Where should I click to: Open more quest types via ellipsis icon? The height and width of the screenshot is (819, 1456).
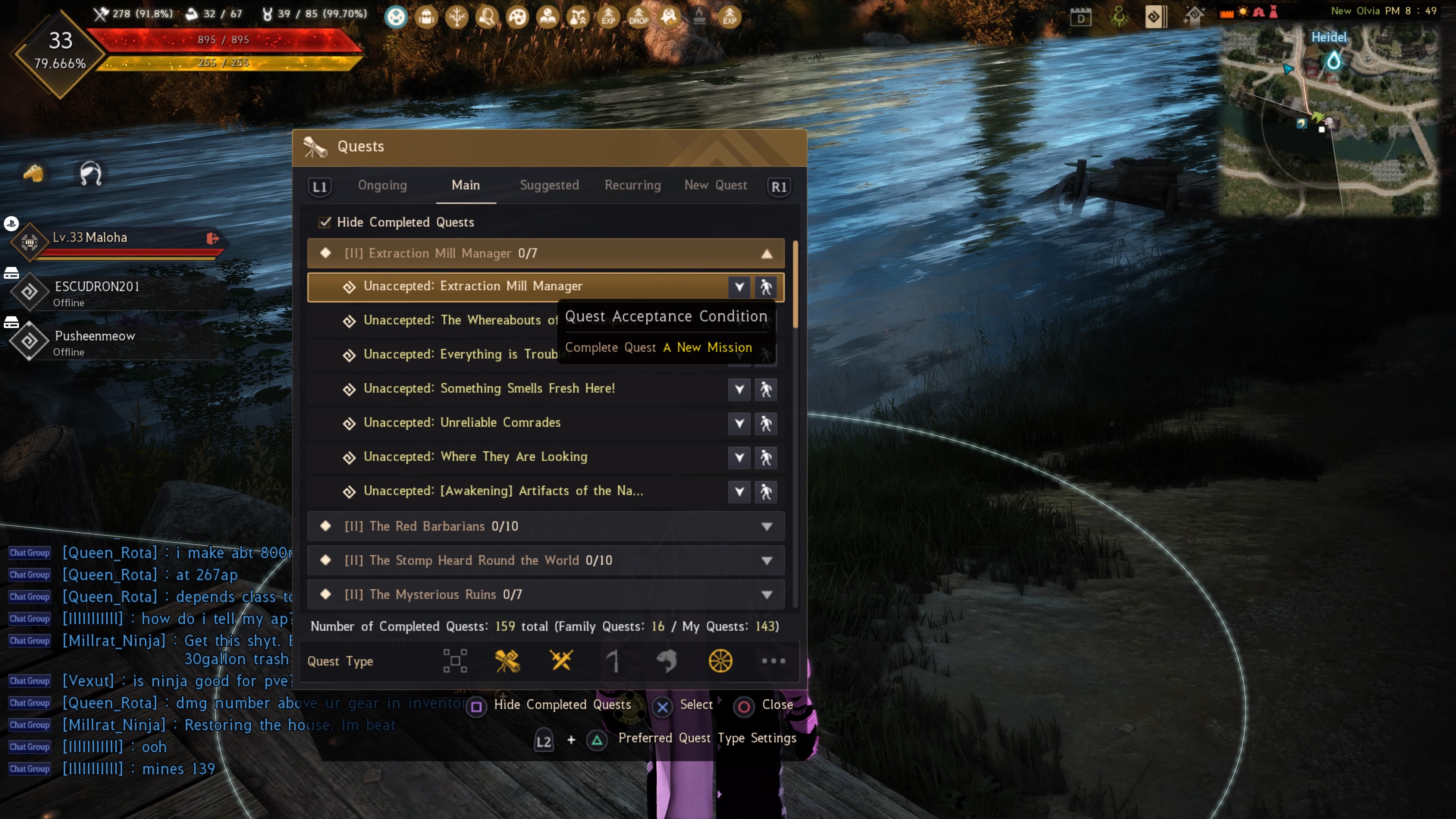click(x=774, y=661)
